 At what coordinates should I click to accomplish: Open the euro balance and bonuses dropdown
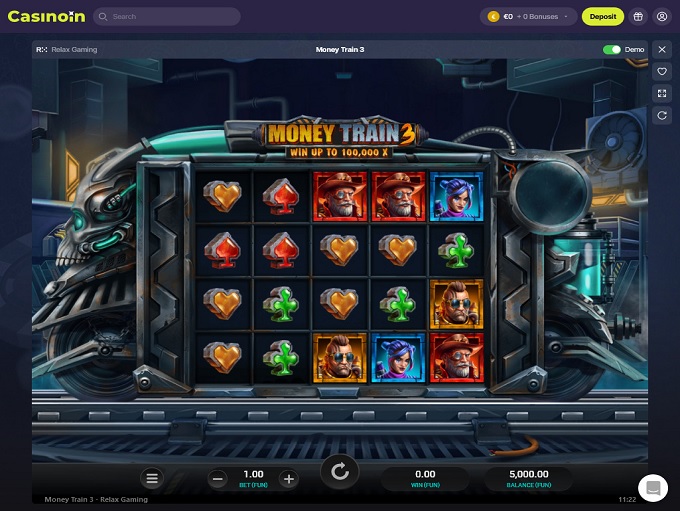point(529,17)
